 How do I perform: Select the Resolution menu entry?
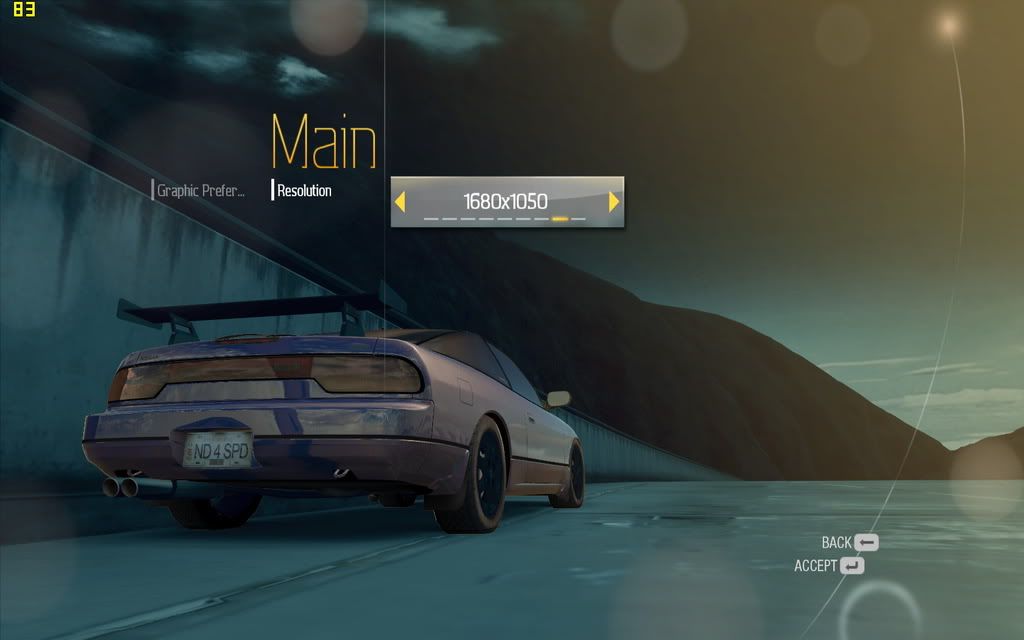(x=304, y=190)
